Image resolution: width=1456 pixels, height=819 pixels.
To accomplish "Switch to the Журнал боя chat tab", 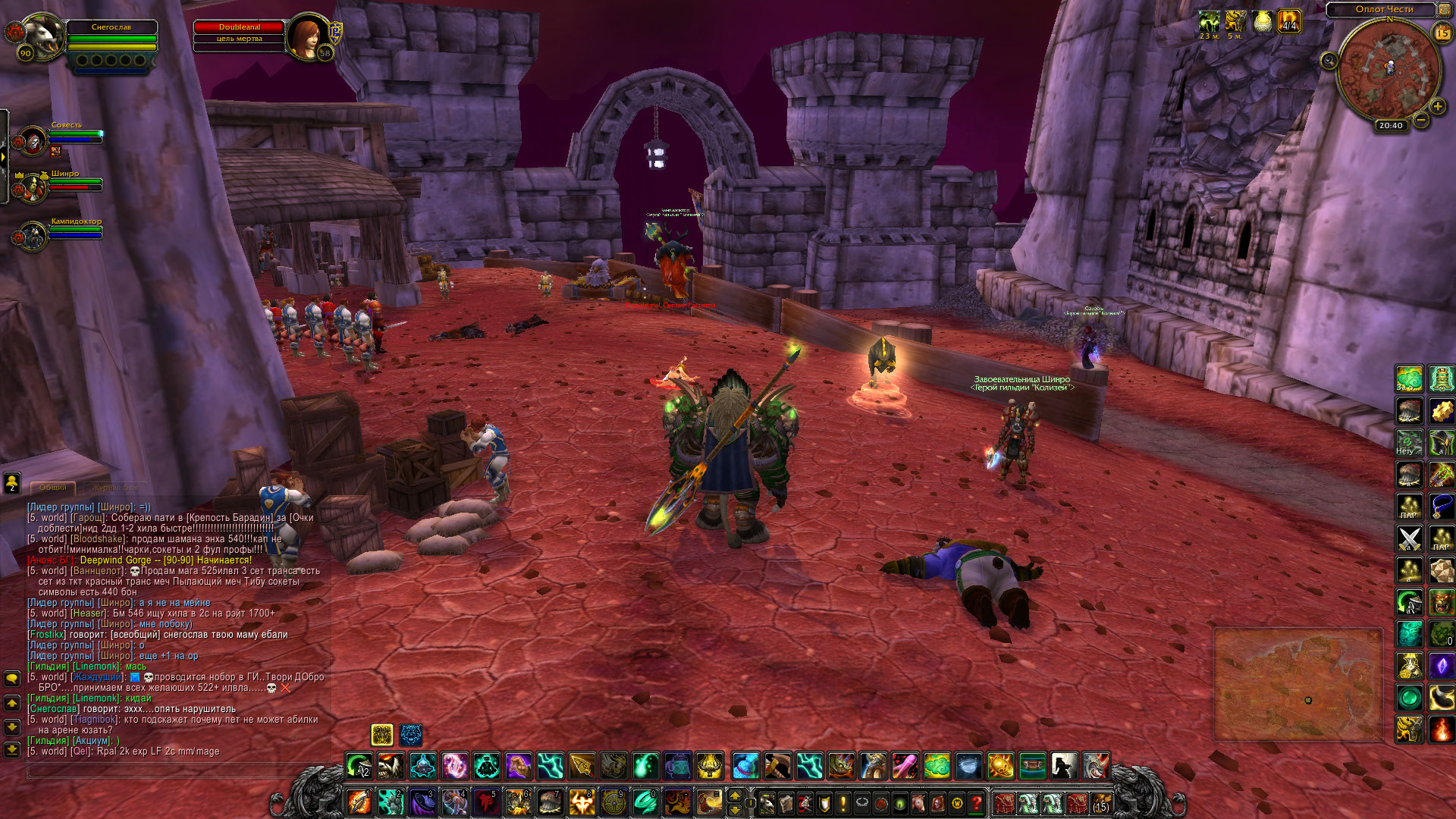I will [x=115, y=488].
